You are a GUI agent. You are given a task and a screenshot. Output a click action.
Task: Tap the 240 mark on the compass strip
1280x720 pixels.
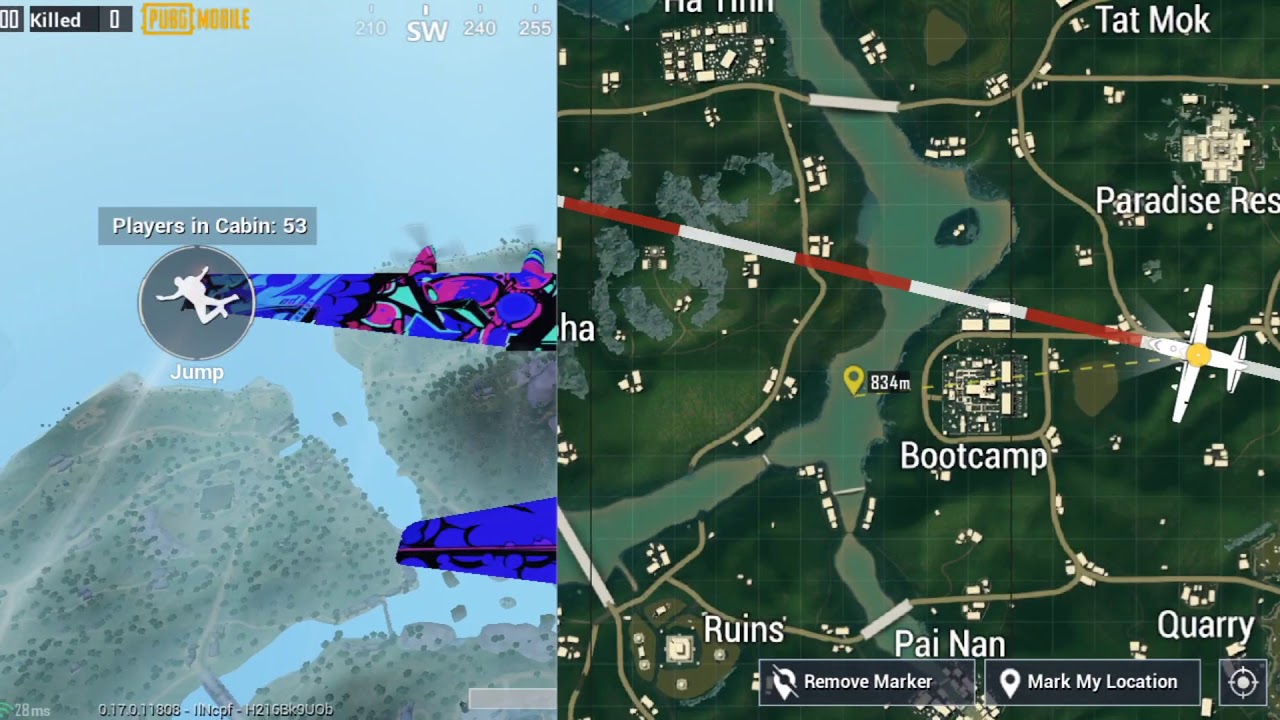[x=479, y=29]
